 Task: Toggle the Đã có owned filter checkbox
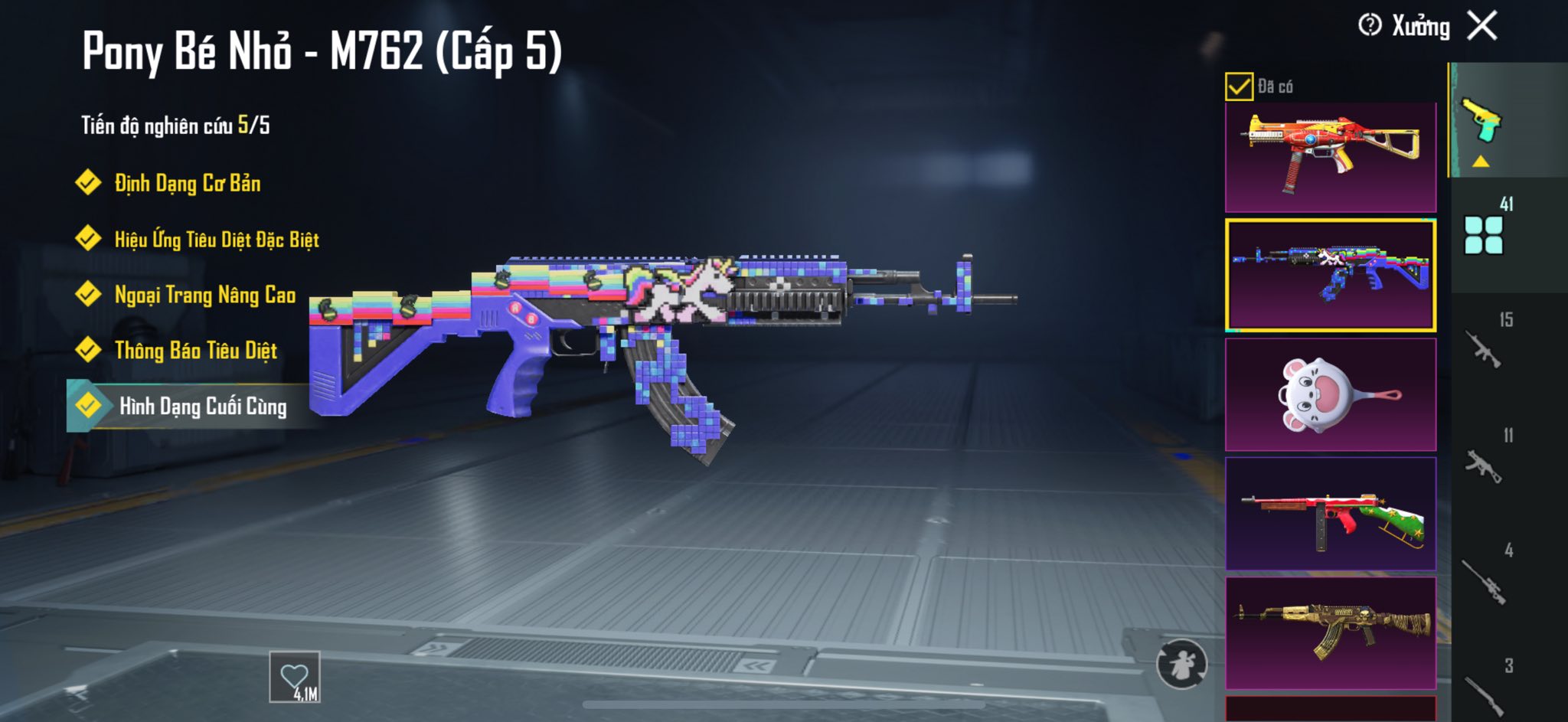click(x=1239, y=87)
